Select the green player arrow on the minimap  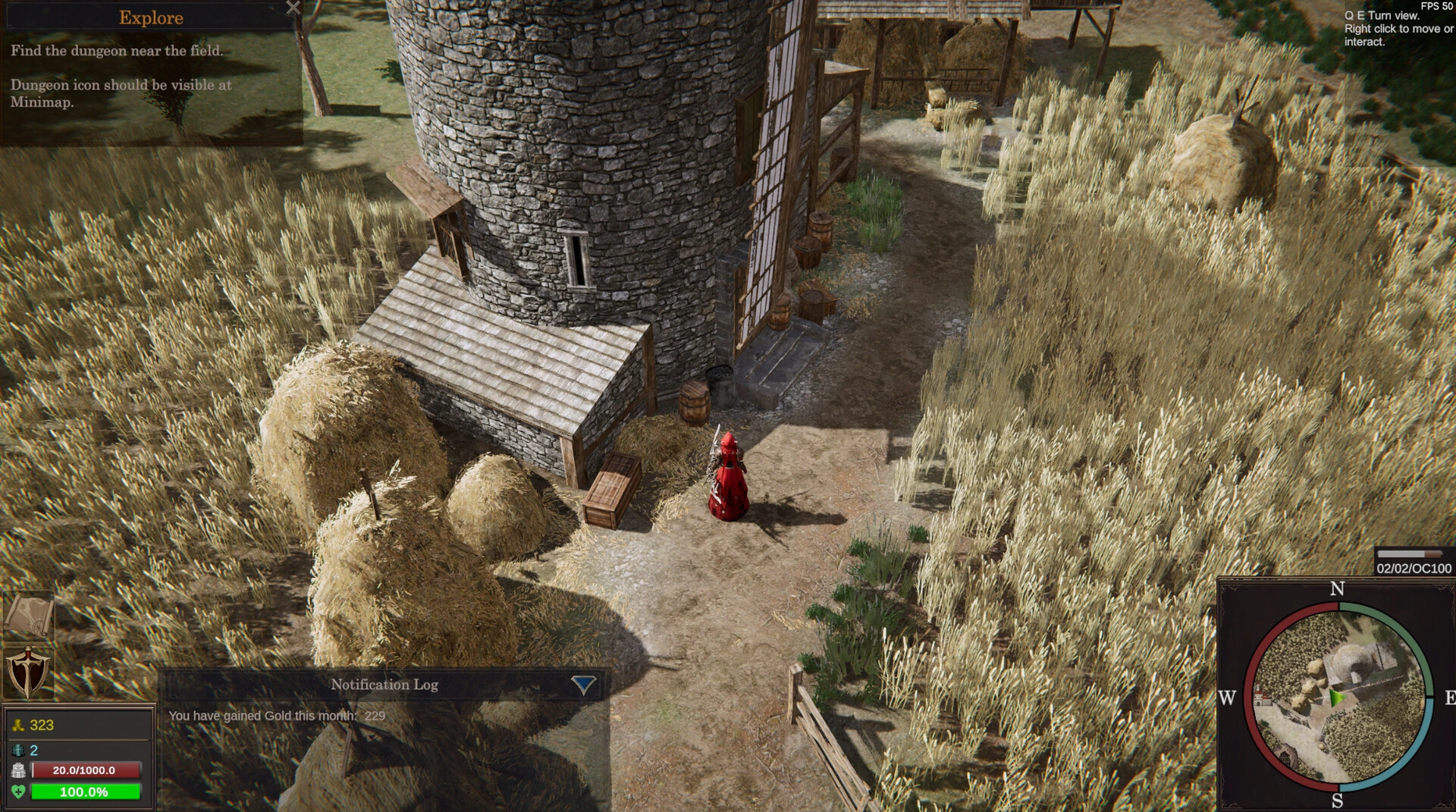(1336, 698)
